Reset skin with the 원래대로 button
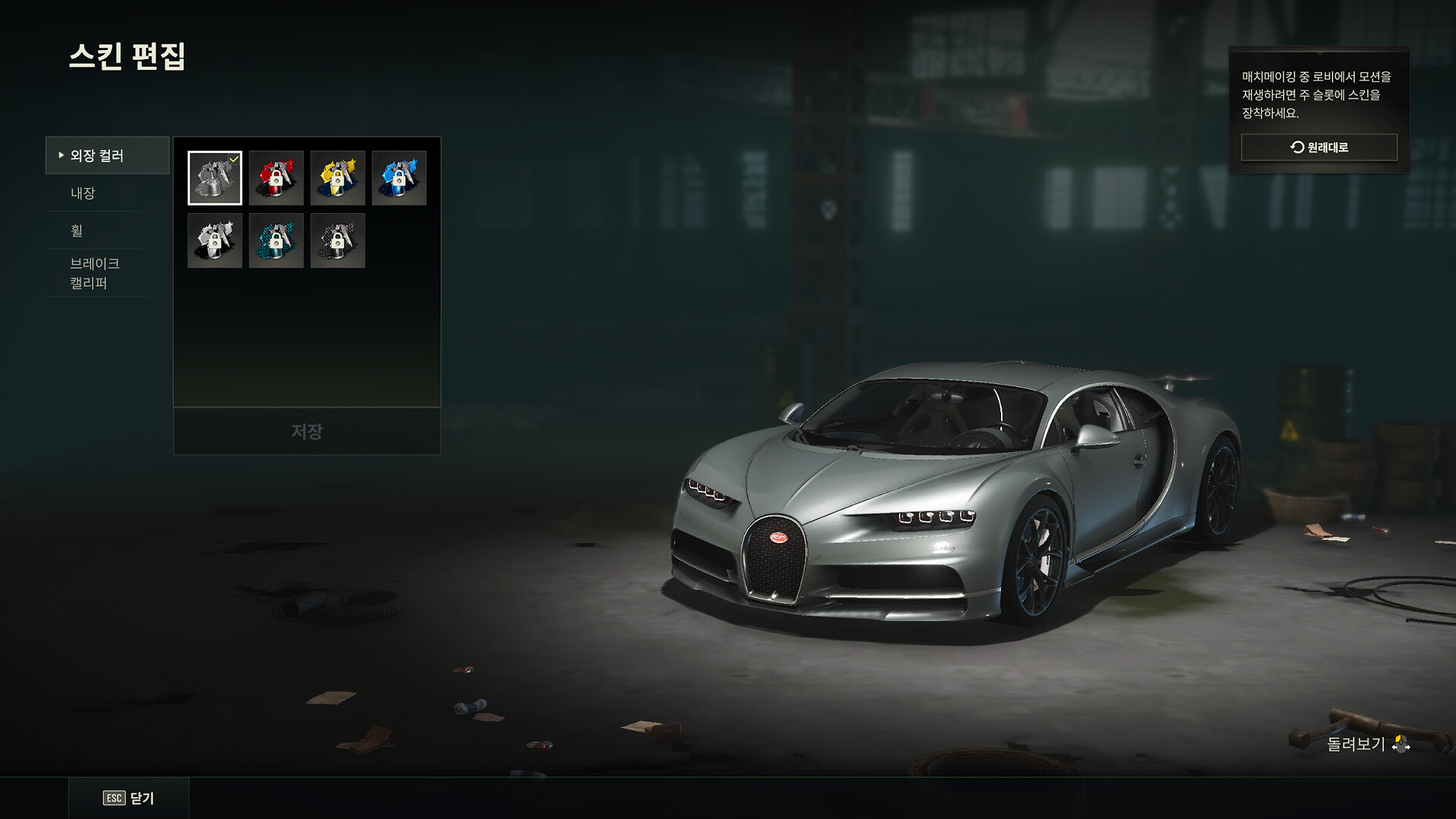The width and height of the screenshot is (1456, 819). pyautogui.click(x=1319, y=147)
